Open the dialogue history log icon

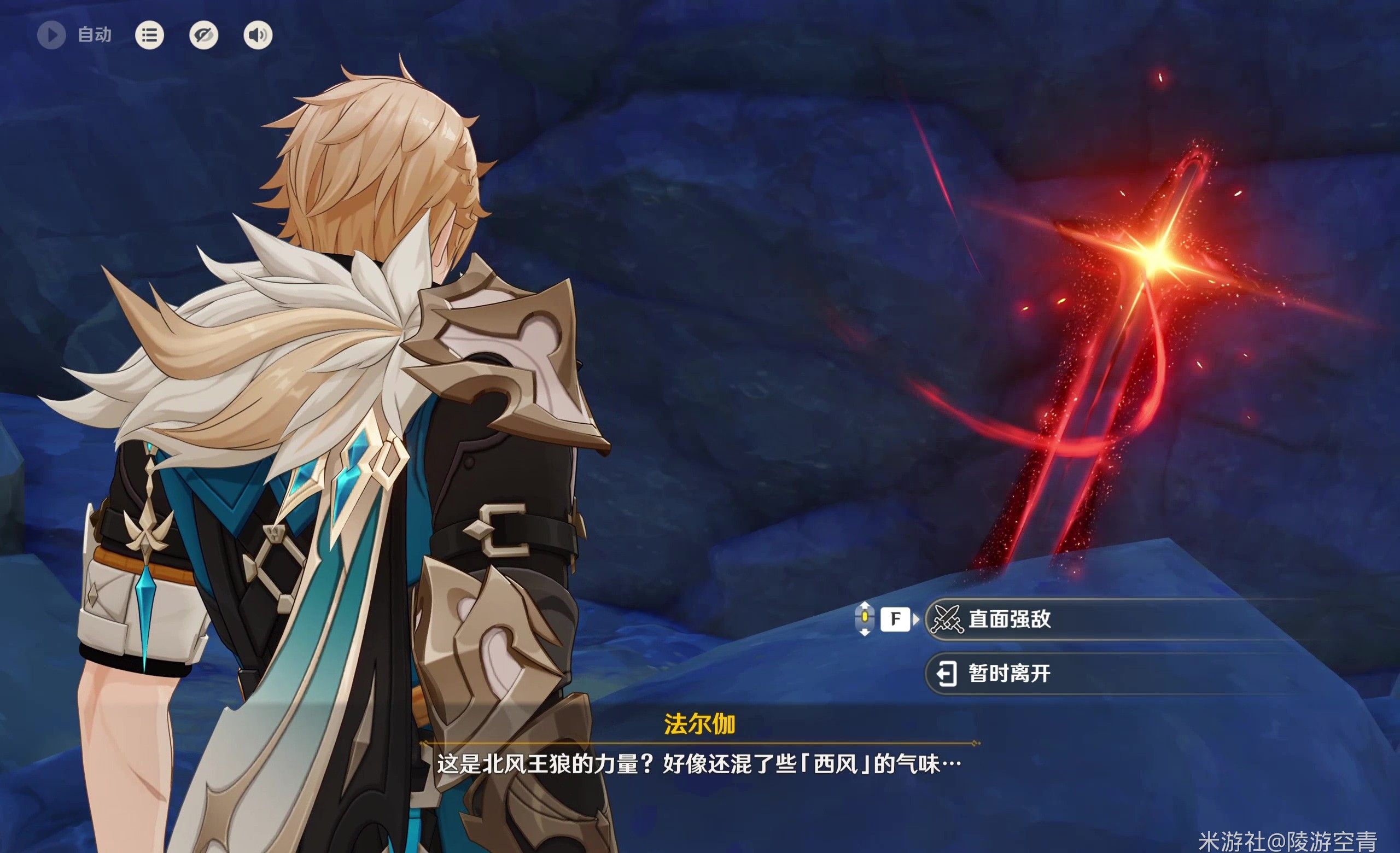coord(149,35)
